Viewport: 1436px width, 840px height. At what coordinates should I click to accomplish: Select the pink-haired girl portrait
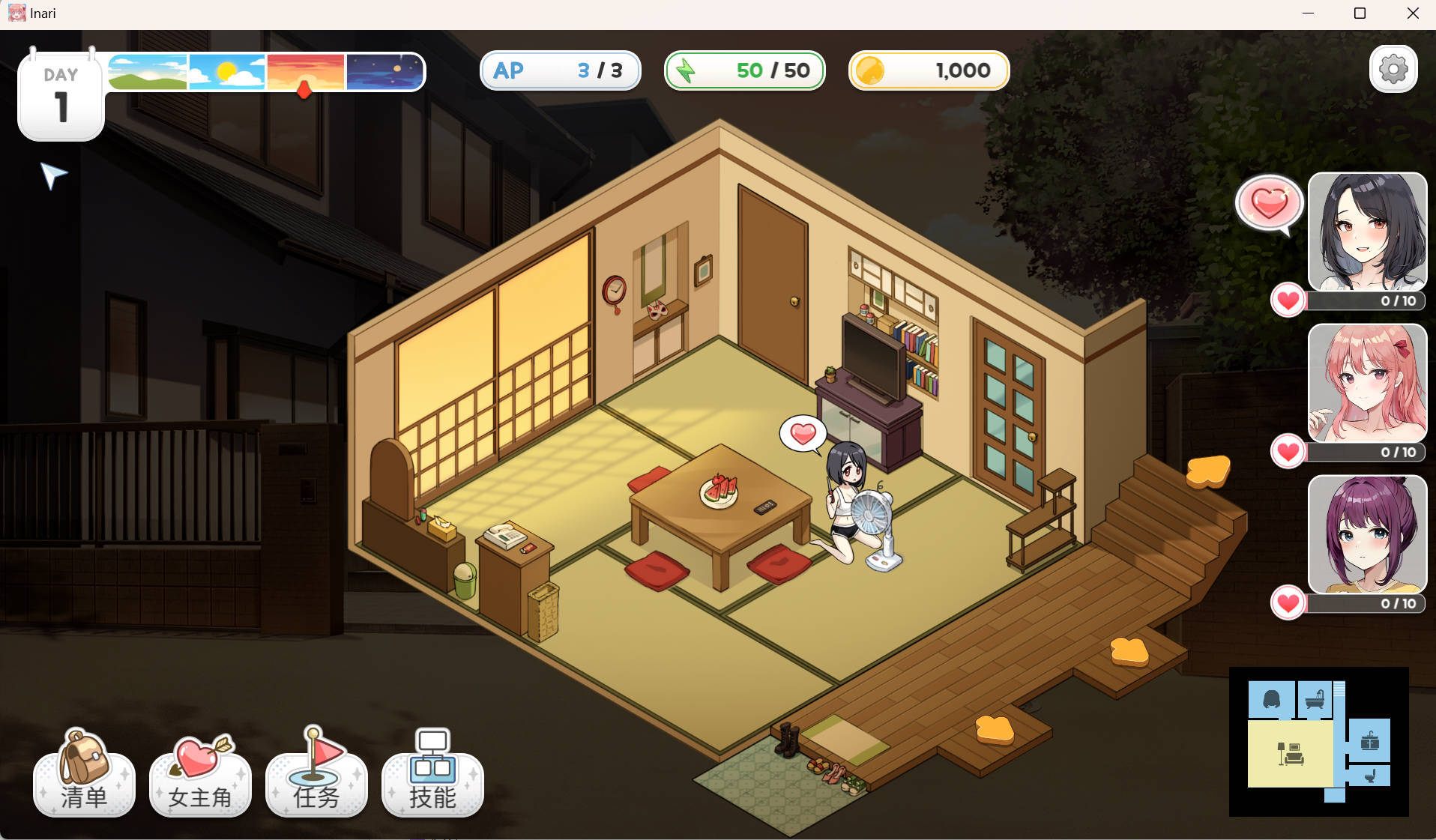tap(1366, 383)
